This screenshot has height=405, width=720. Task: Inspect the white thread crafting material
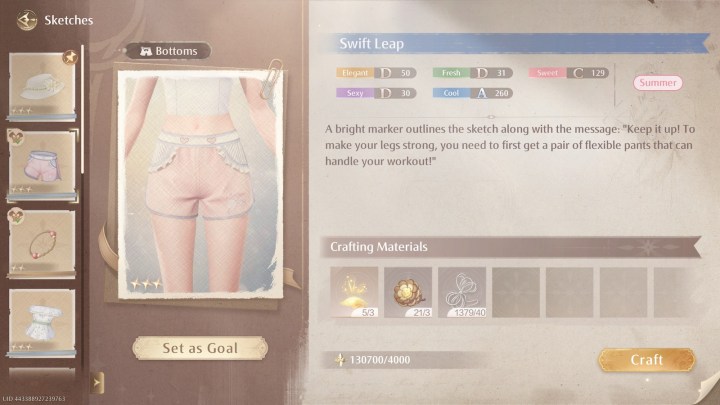pyautogui.click(x=462, y=292)
